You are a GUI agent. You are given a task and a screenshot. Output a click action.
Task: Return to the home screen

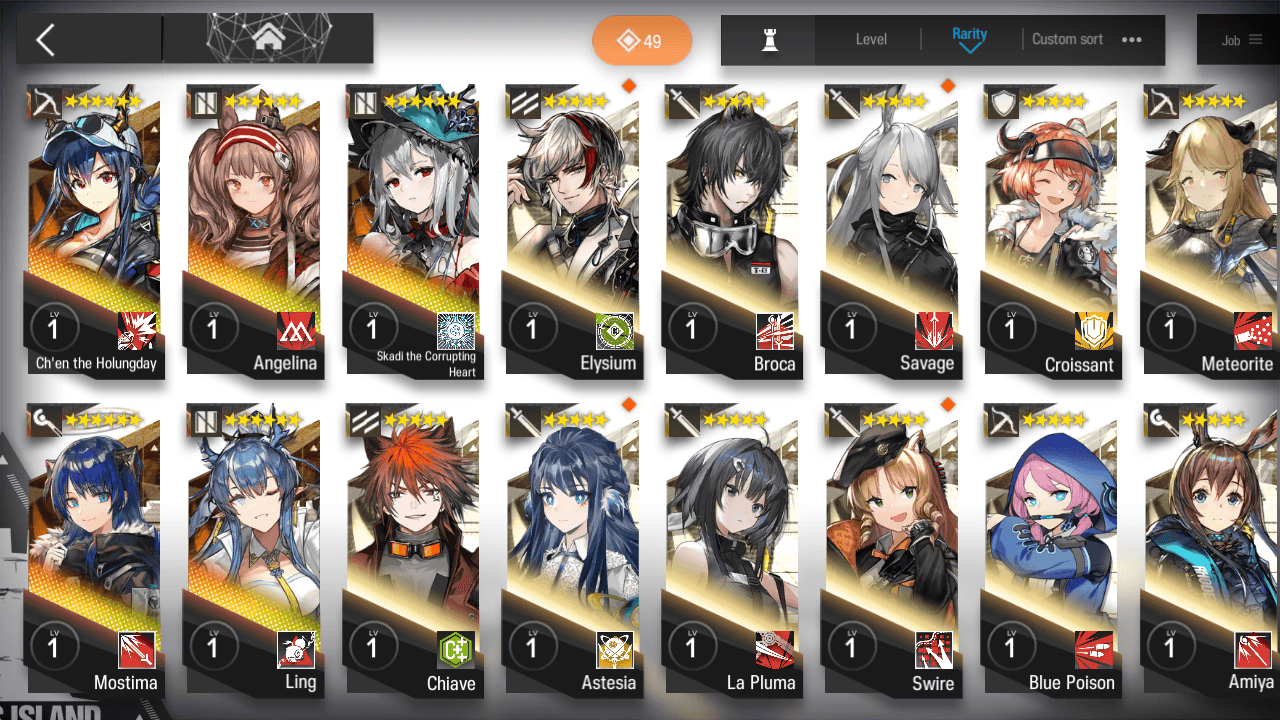coord(267,39)
